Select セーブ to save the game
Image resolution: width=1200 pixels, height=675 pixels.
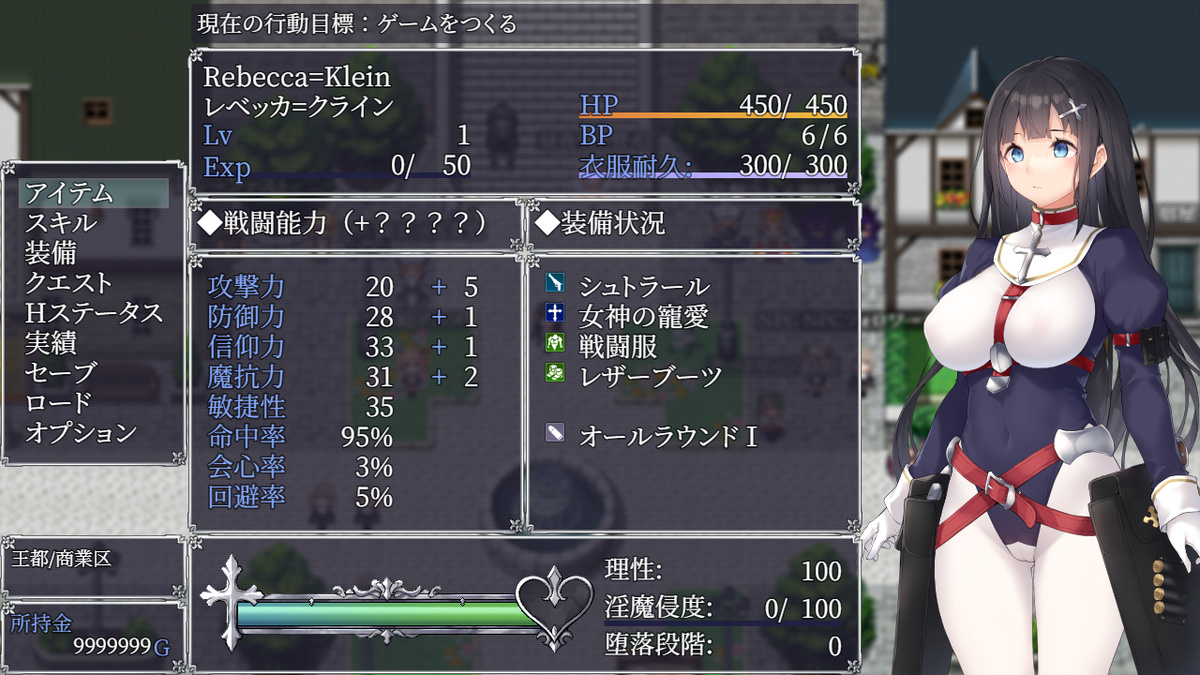click(61, 373)
